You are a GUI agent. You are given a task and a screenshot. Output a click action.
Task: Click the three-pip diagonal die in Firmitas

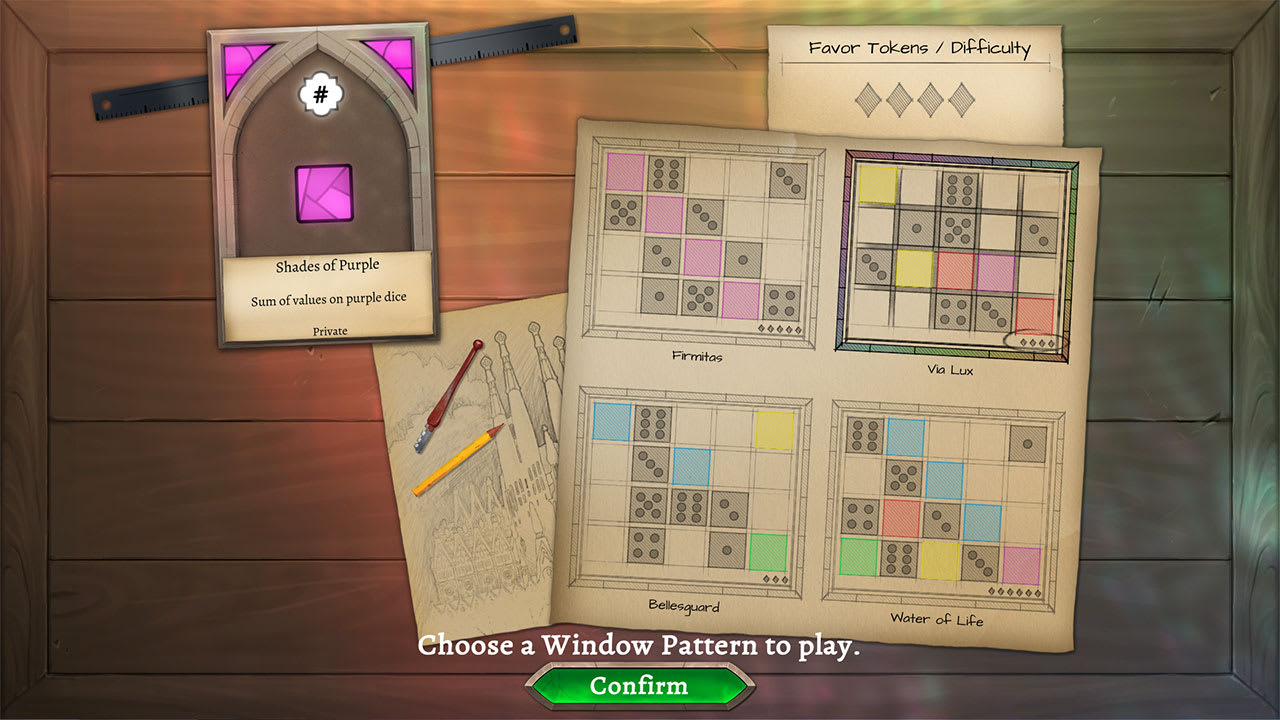pos(704,215)
